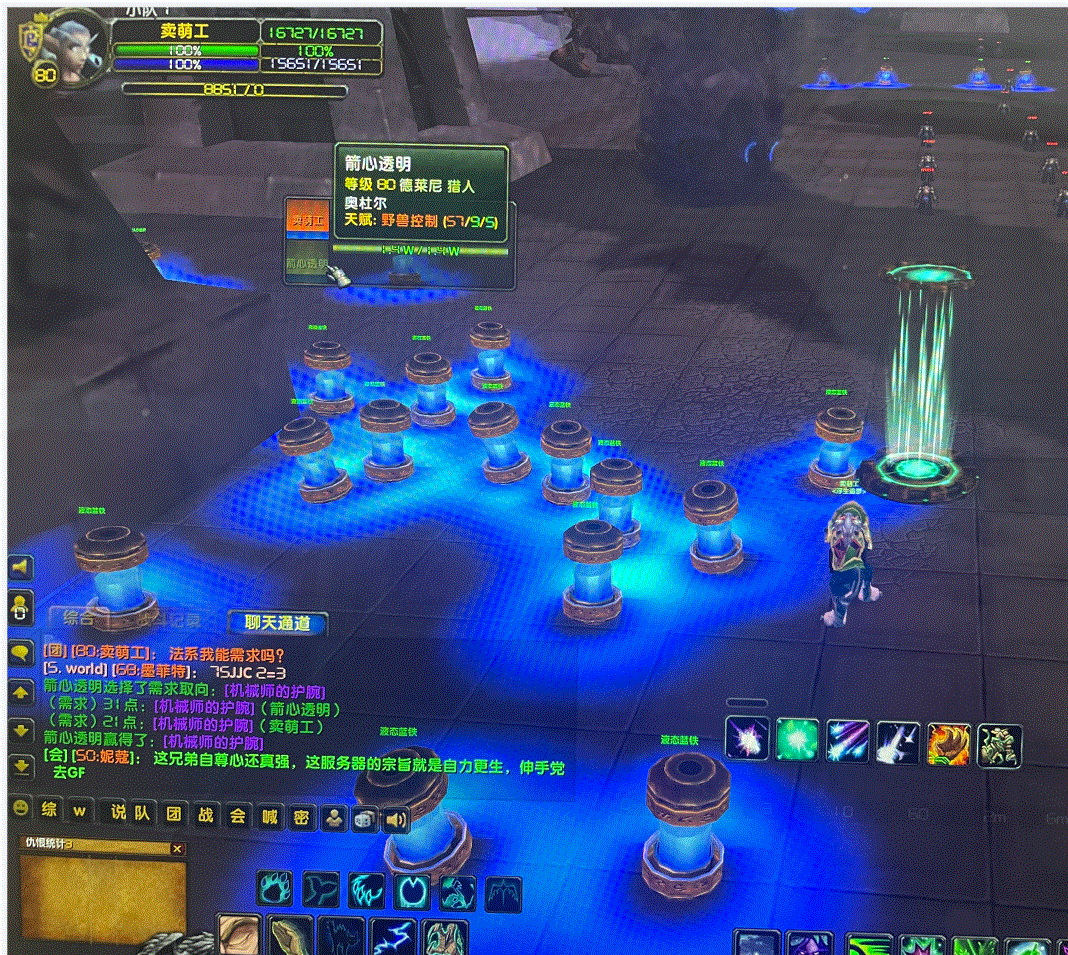Activate the green starburst spell icon

(x=797, y=741)
